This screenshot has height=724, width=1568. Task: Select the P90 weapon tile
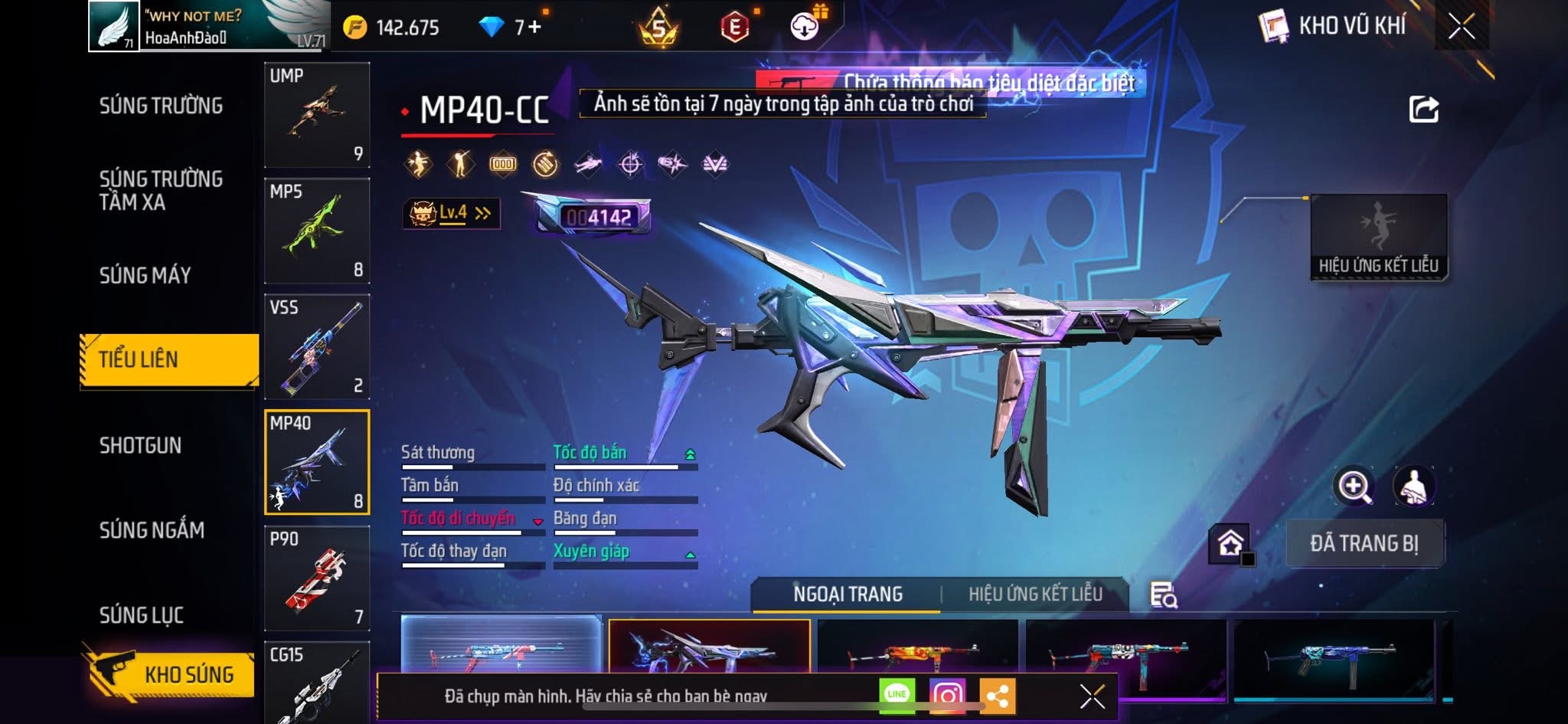[x=317, y=578]
